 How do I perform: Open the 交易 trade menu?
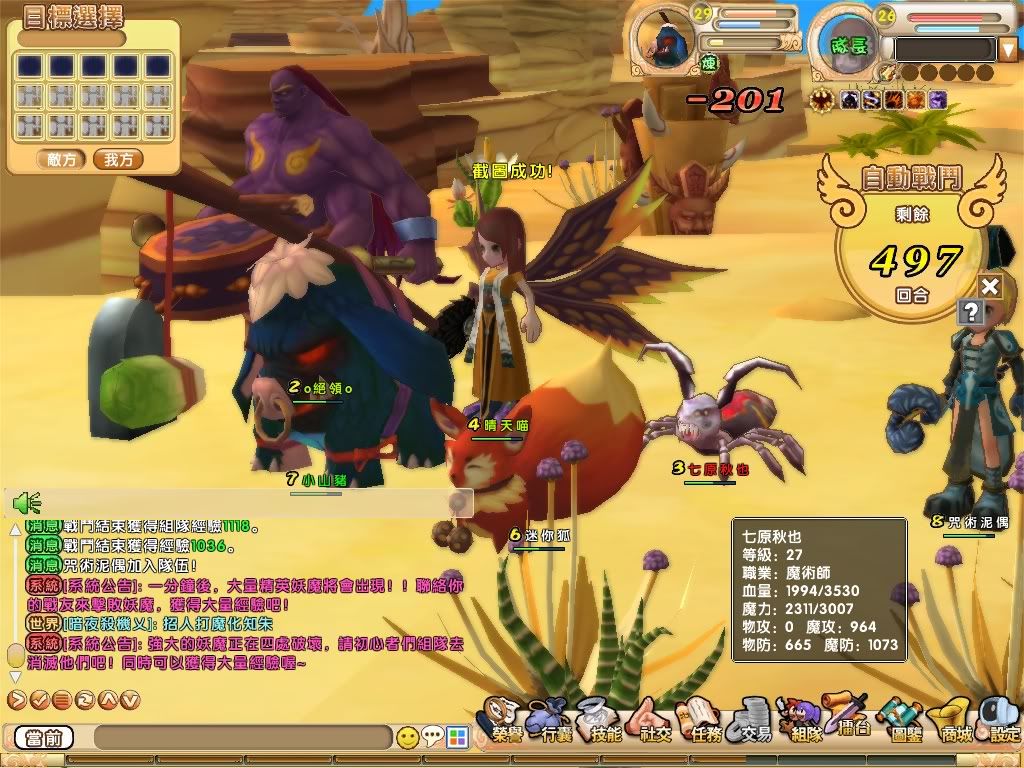[754, 722]
